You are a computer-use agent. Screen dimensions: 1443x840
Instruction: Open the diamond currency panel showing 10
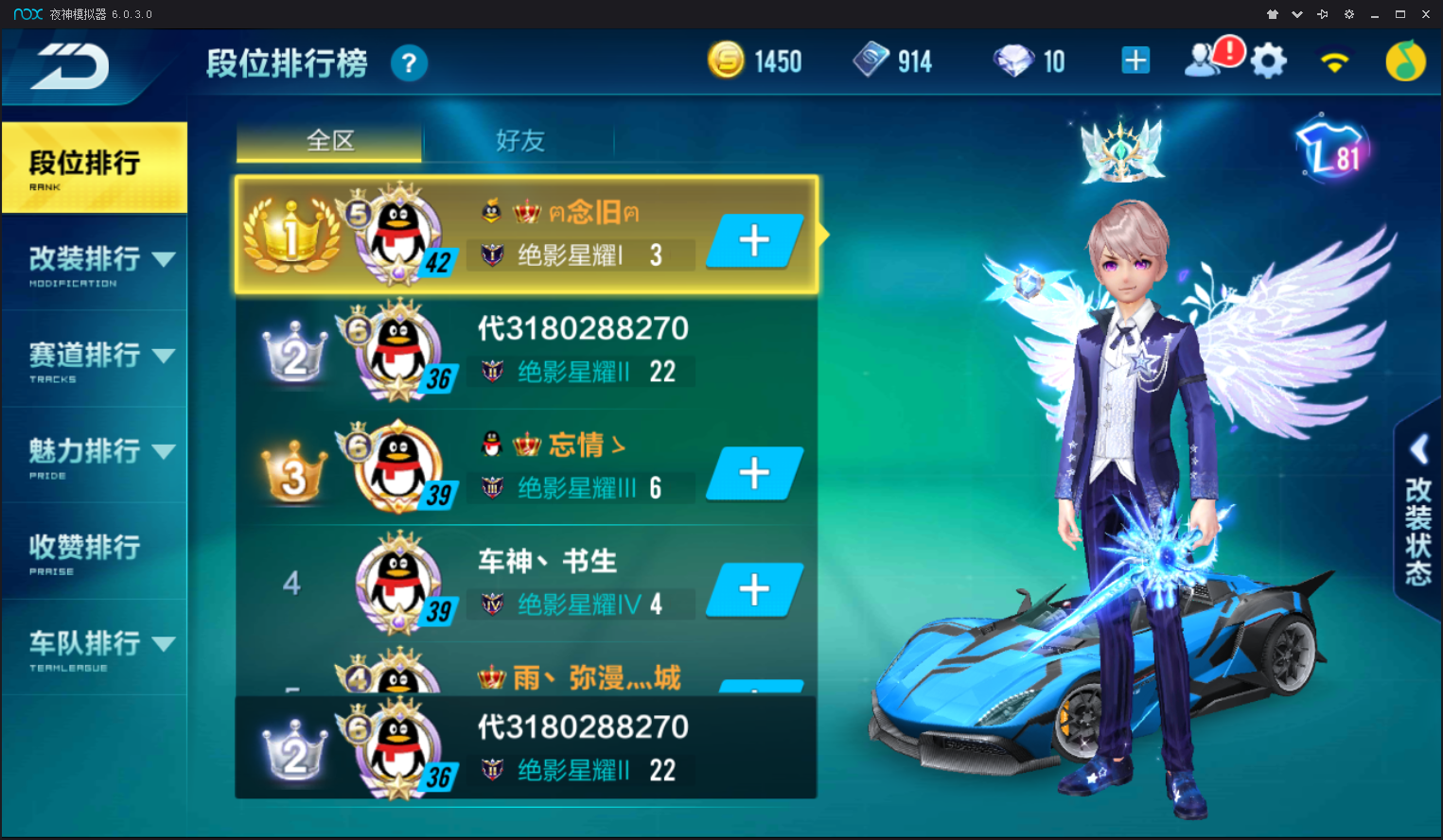pos(1012,60)
